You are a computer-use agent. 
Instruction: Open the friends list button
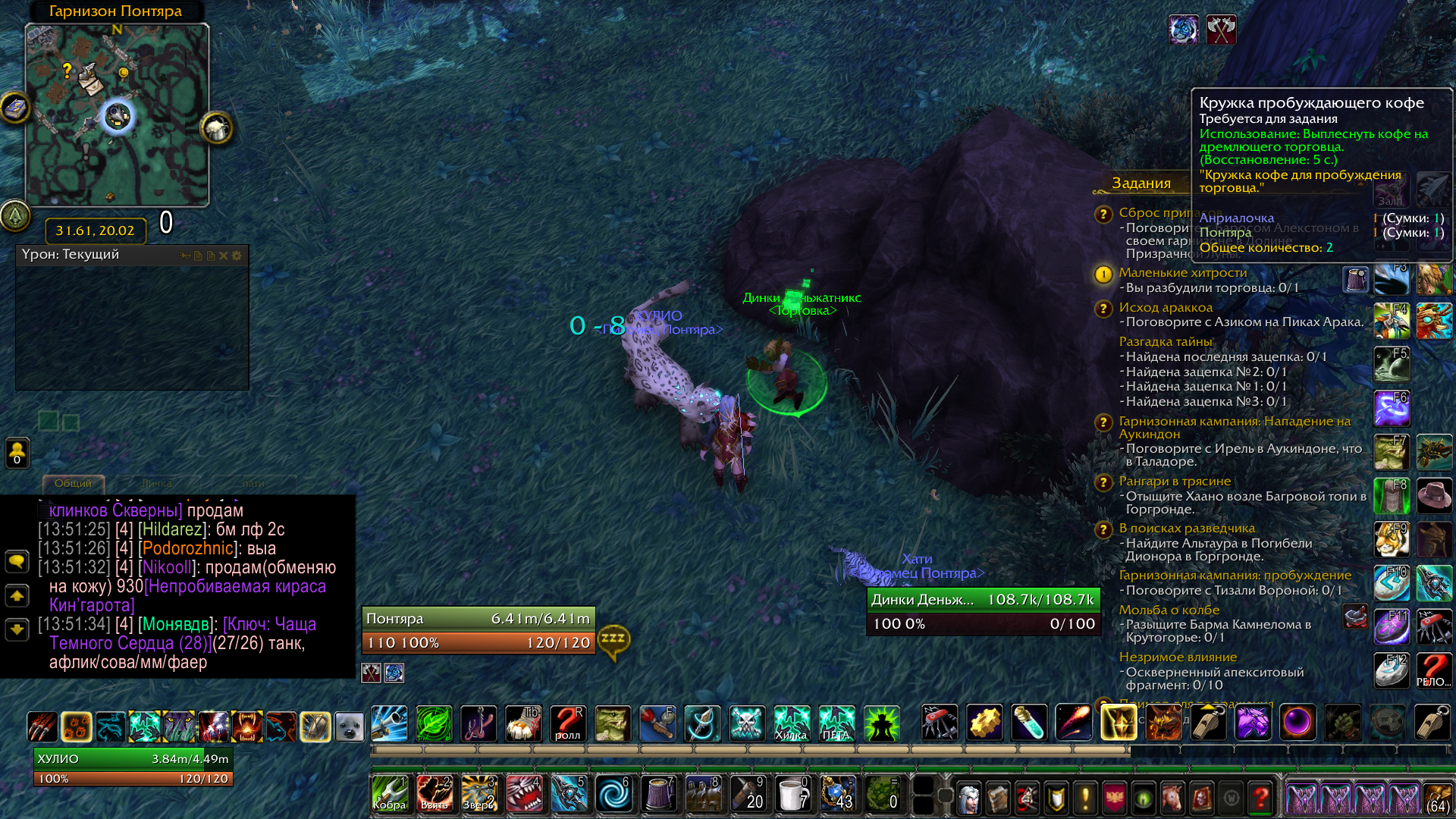tap(17, 453)
